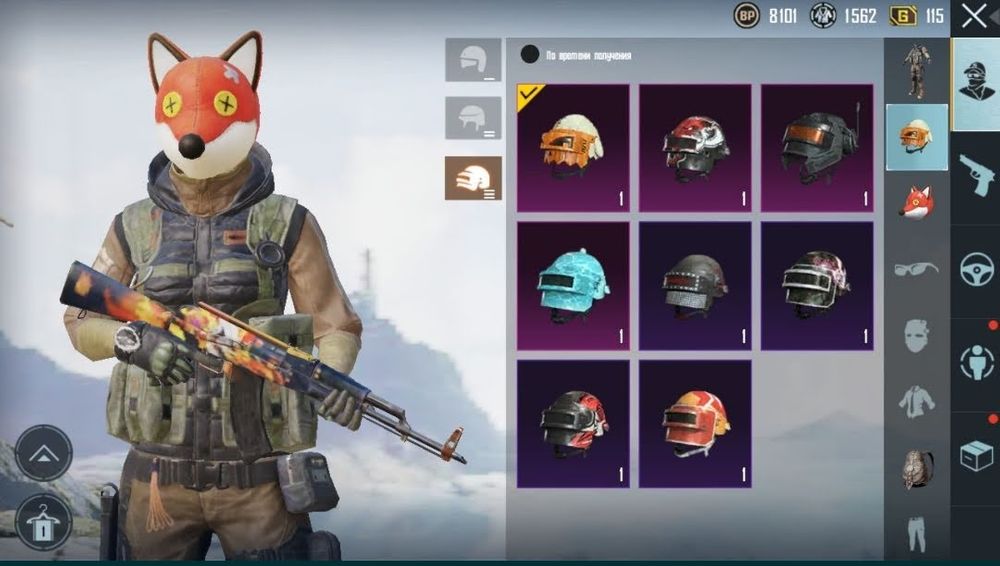Show level 1 helmet skins
The image size is (1000, 566).
coord(473,60)
